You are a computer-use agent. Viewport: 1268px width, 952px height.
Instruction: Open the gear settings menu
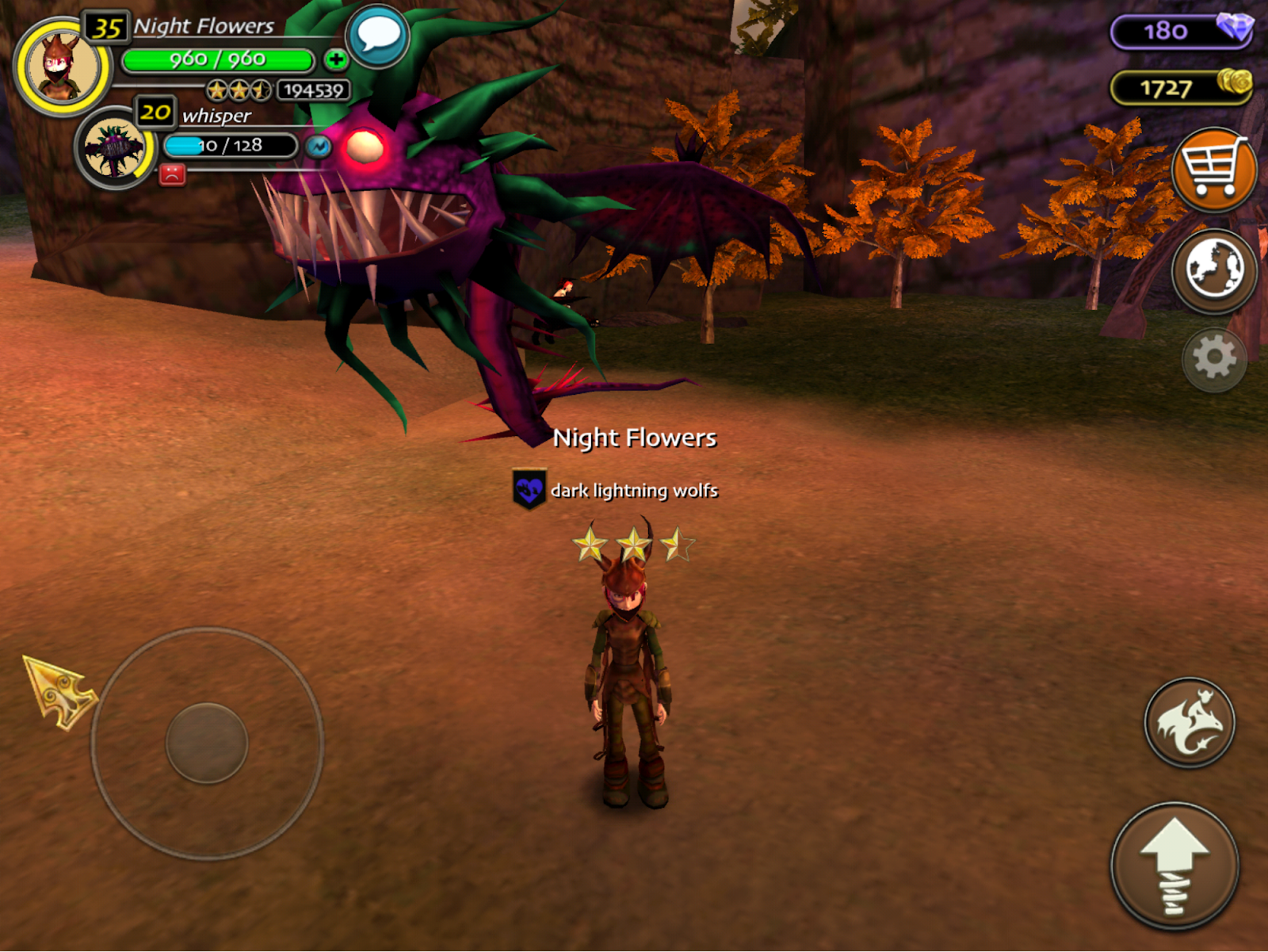pos(1213,360)
